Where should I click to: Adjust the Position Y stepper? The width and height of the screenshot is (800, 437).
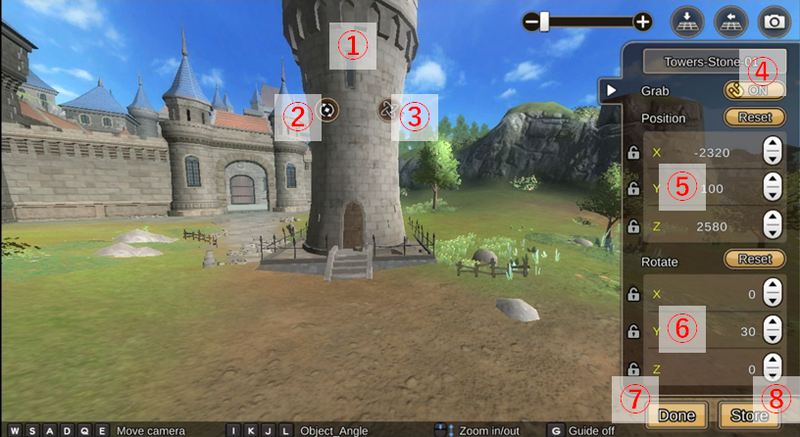[x=771, y=188]
